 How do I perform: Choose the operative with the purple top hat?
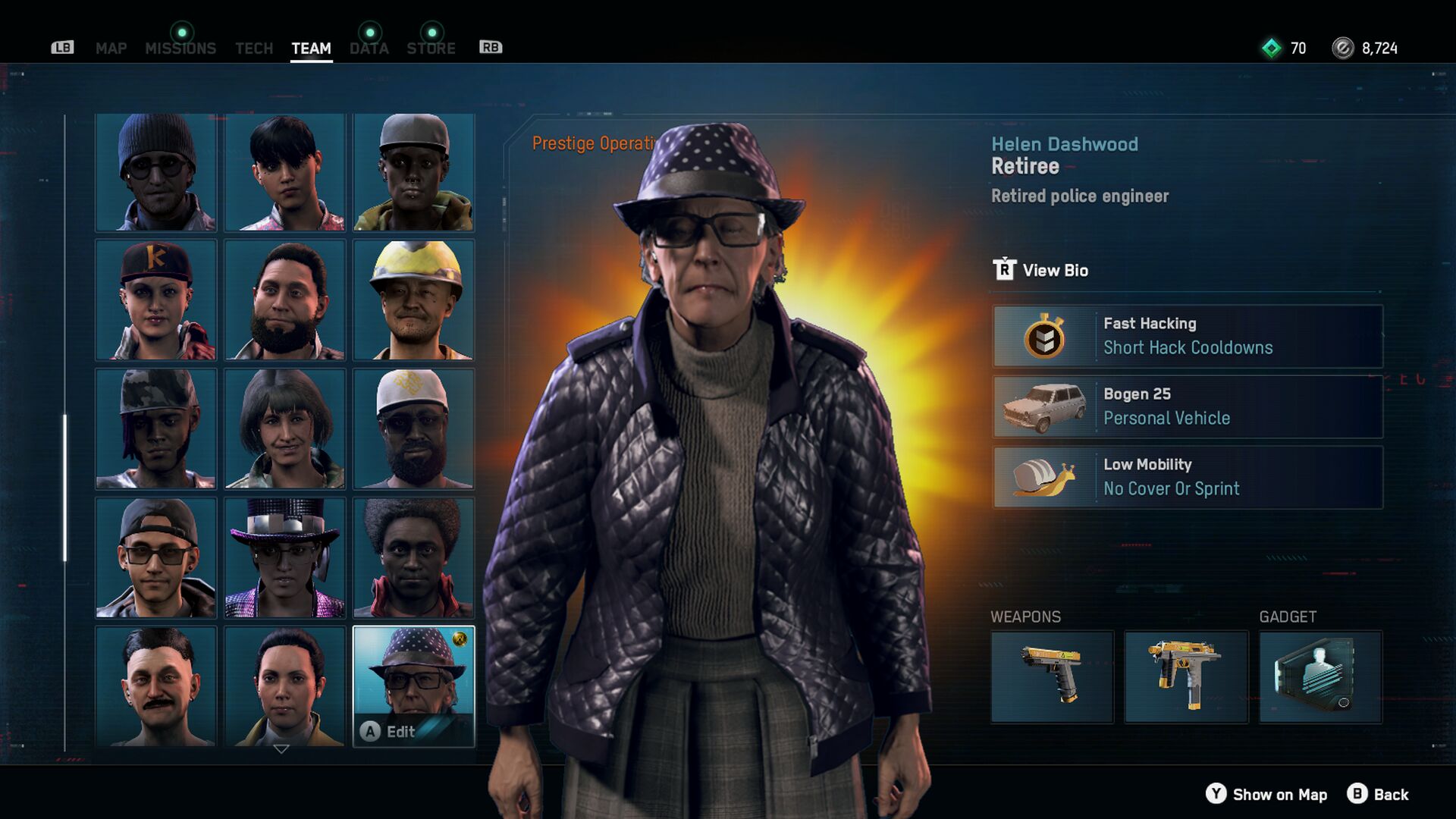point(285,557)
